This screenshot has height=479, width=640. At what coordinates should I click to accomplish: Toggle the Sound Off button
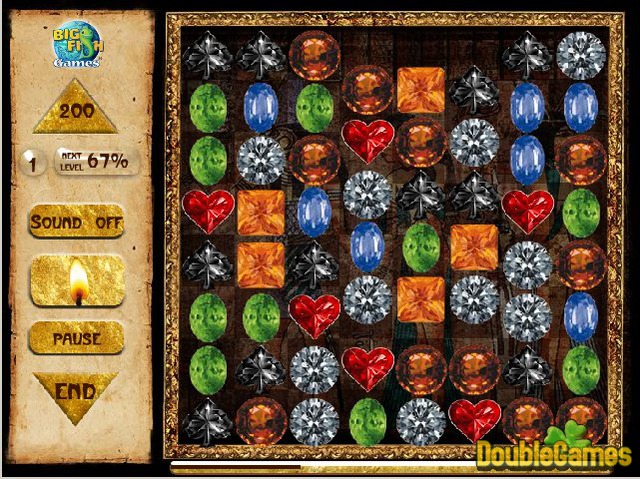point(77,221)
